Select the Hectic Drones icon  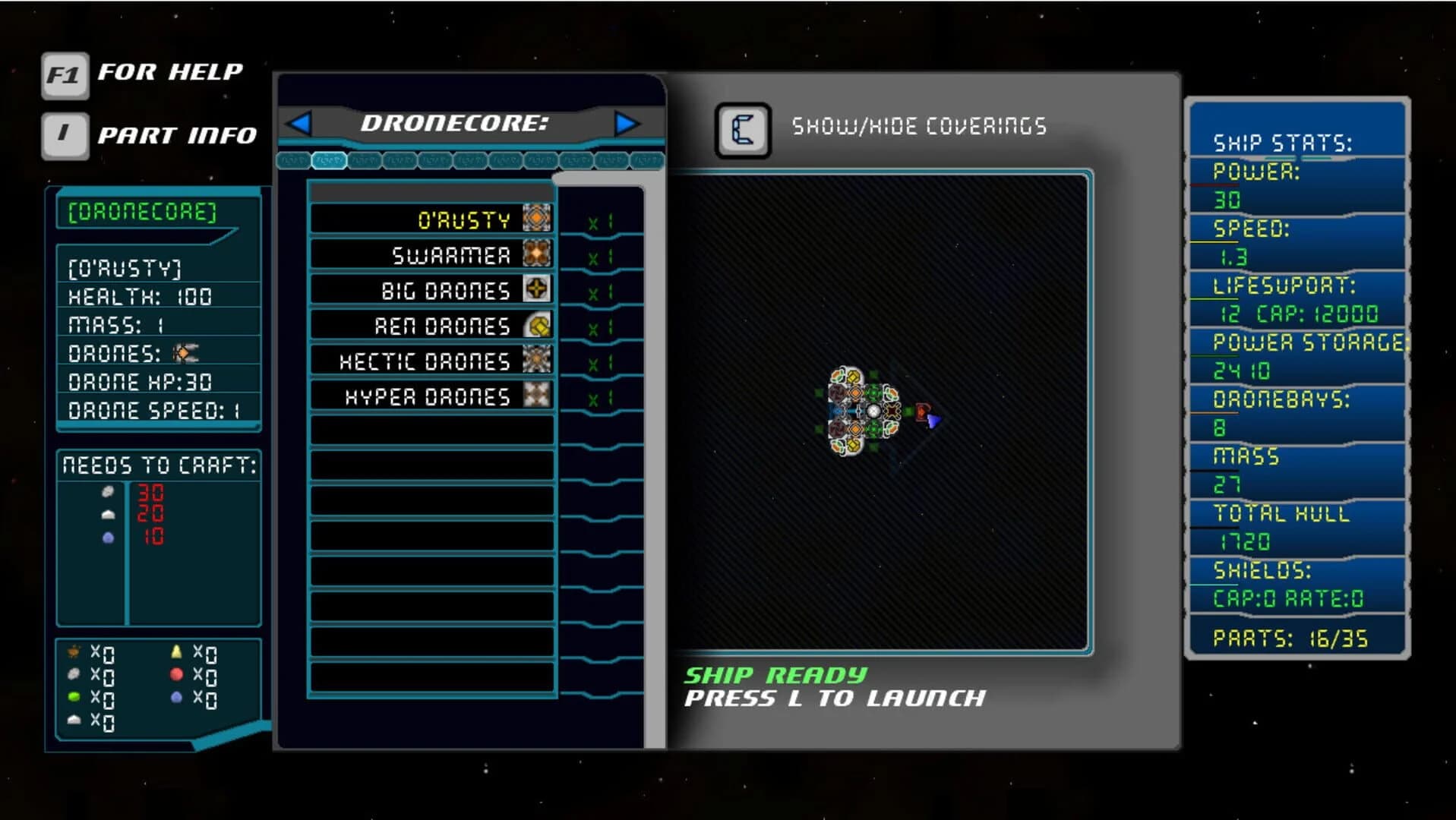[537, 360]
